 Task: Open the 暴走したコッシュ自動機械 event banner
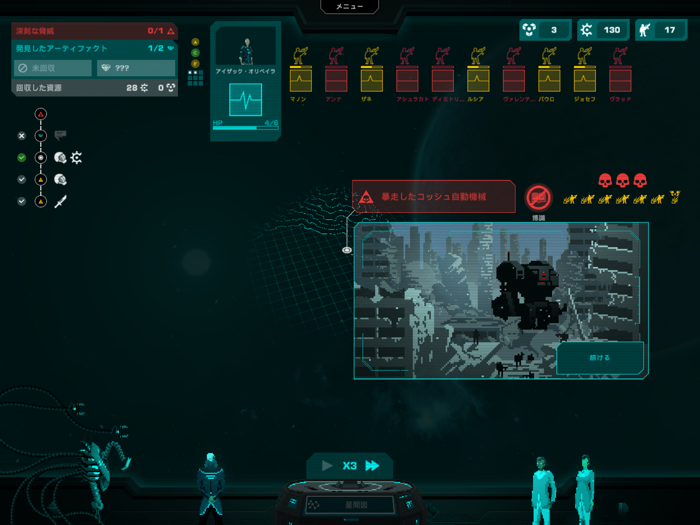click(x=434, y=197)
